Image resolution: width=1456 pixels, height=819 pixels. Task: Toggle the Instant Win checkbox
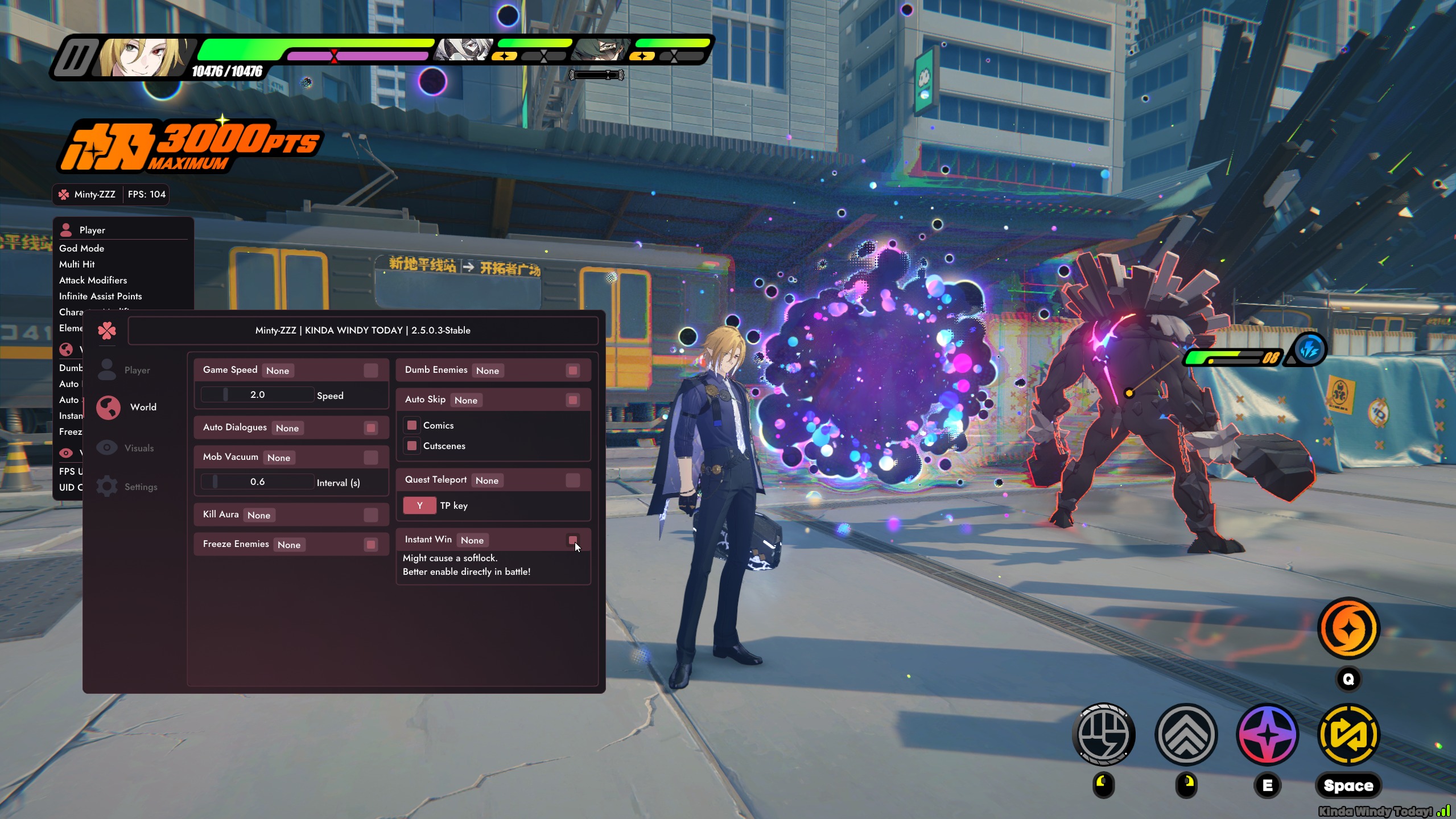click(573, 540)
